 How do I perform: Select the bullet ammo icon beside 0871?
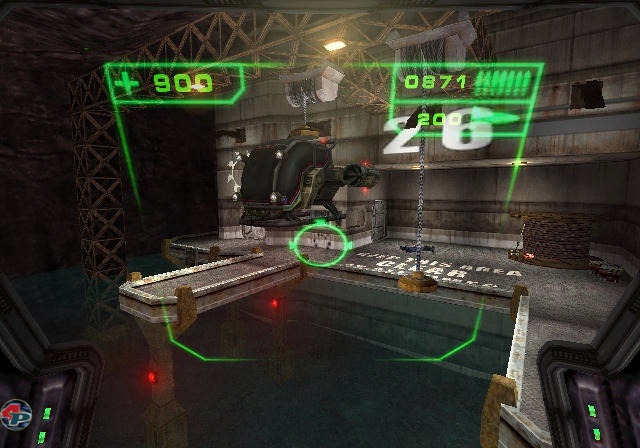504,83
